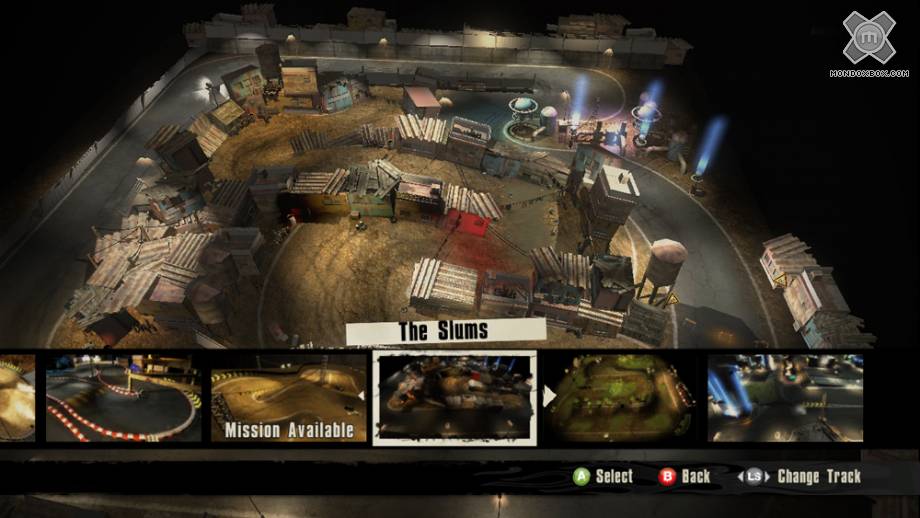This screenshot has height=518, width=920.
Task: Choose the Mission Available track thumbnail
Action: 288,398
